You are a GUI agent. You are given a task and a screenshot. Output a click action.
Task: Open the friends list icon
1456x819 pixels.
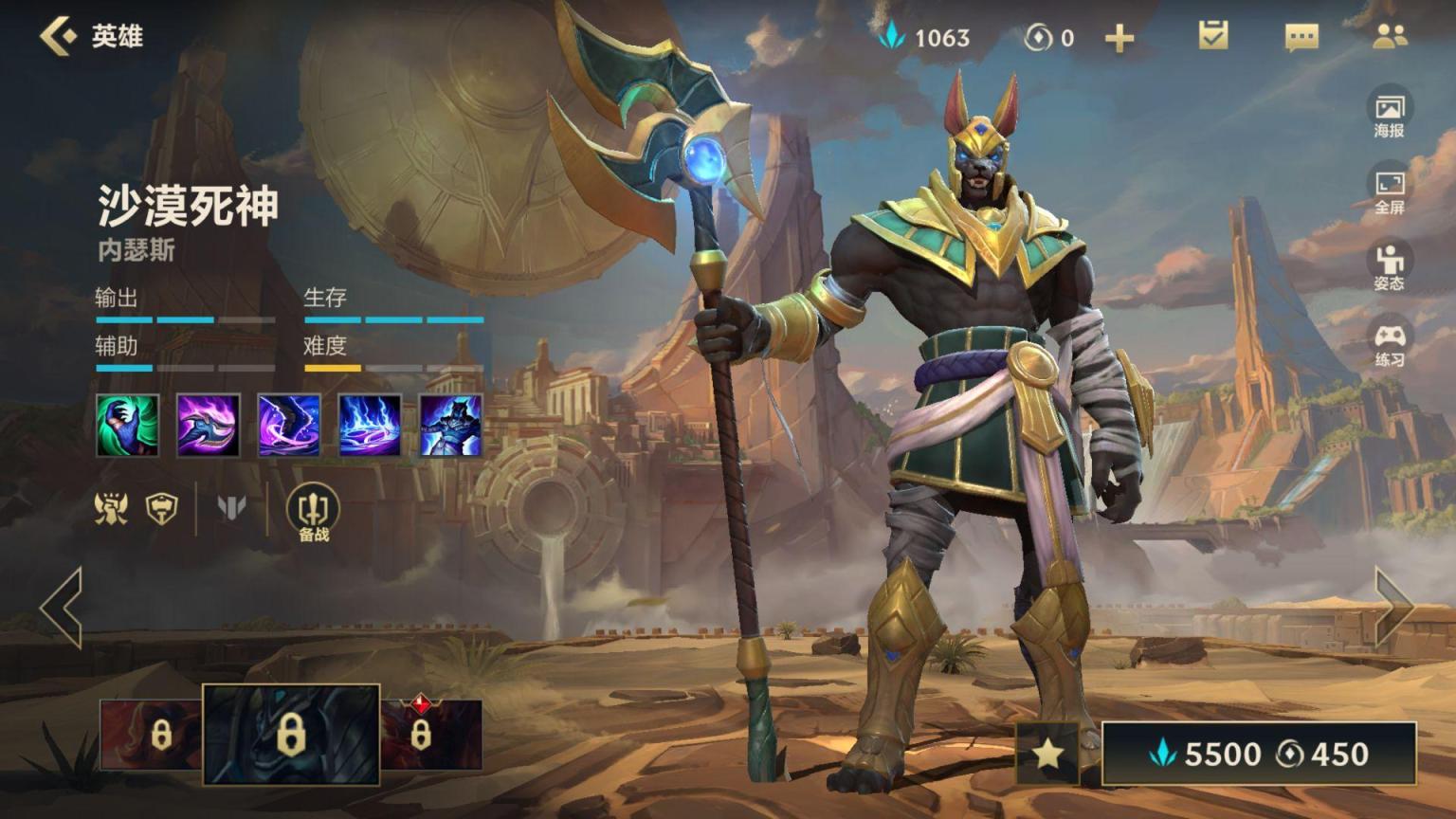[1390, 36]
